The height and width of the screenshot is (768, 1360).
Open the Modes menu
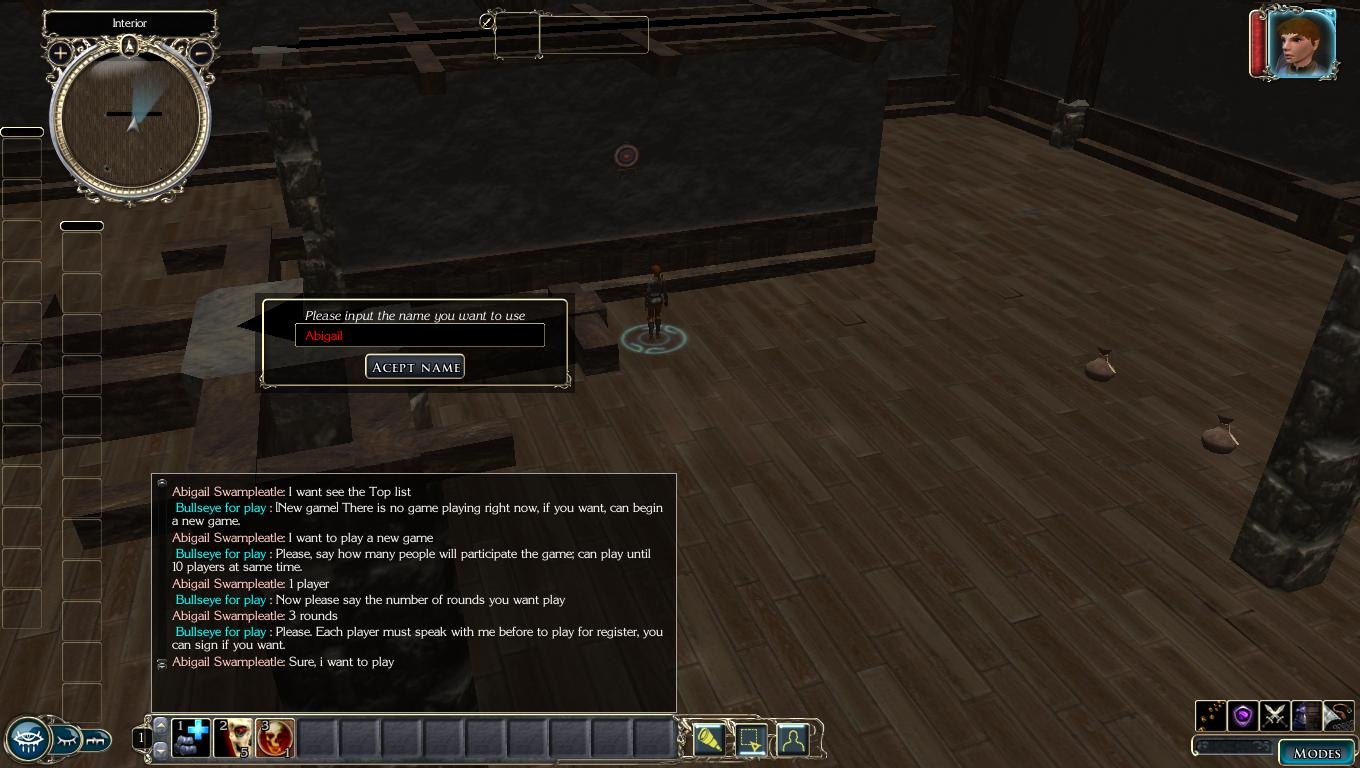tap(1316, 753)
